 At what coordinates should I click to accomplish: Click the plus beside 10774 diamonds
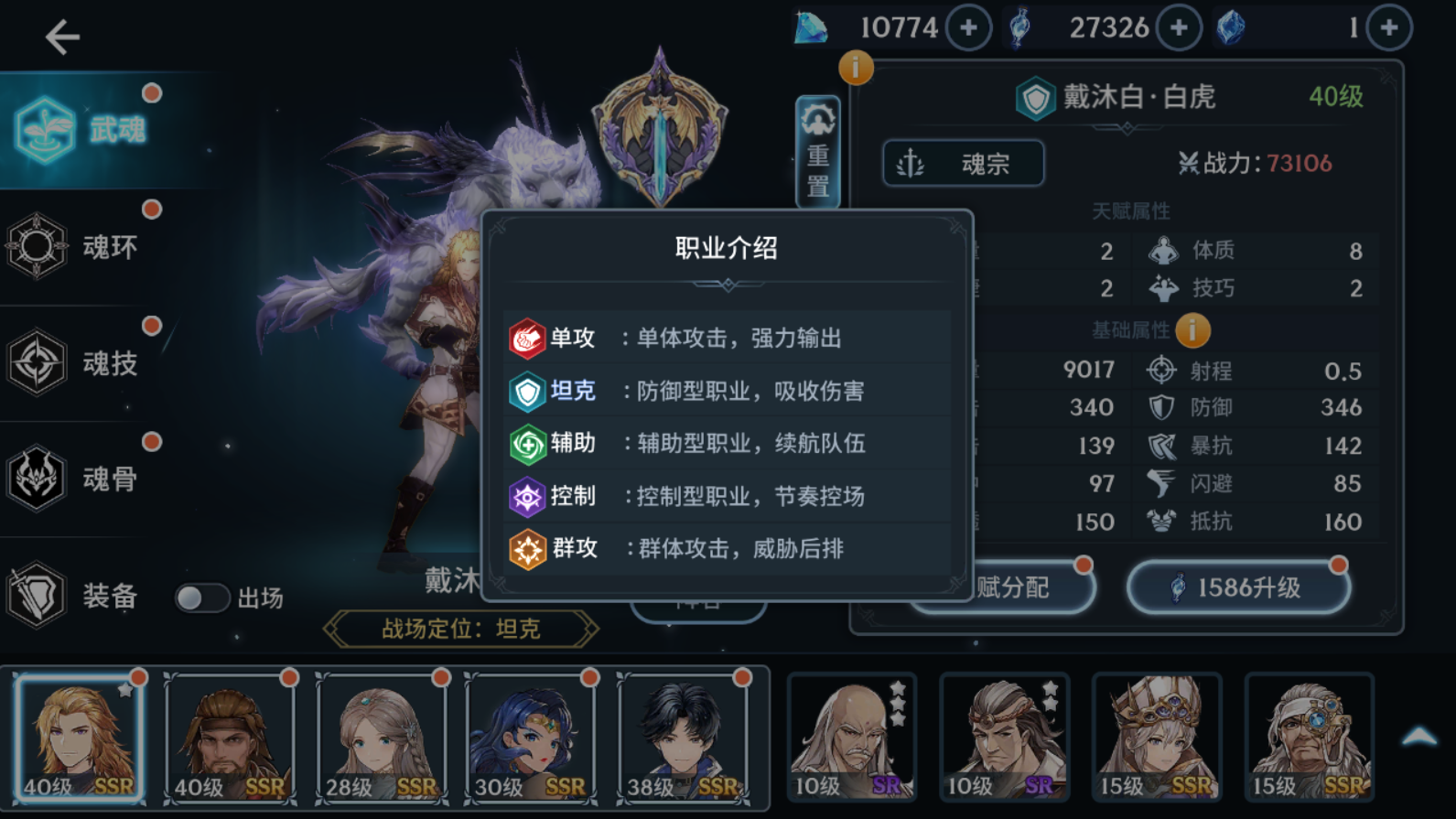pos(967,27)
